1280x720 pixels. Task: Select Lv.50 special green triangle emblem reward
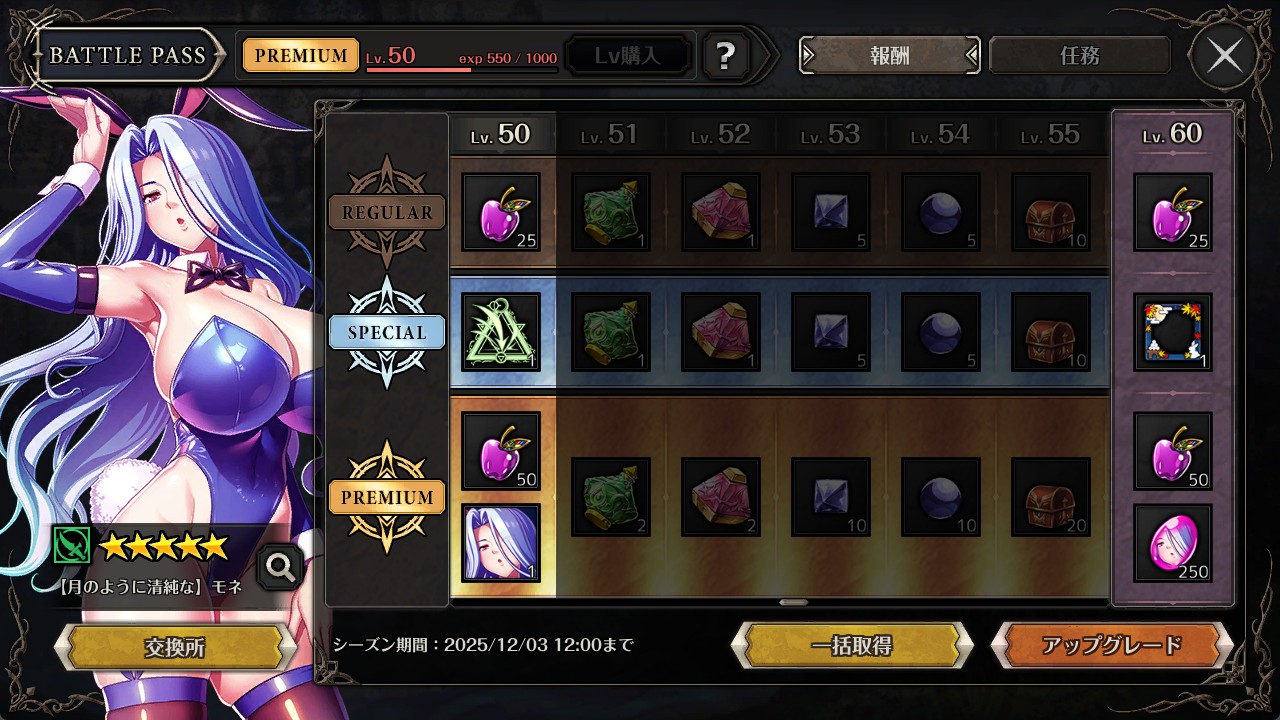[501, 332]
